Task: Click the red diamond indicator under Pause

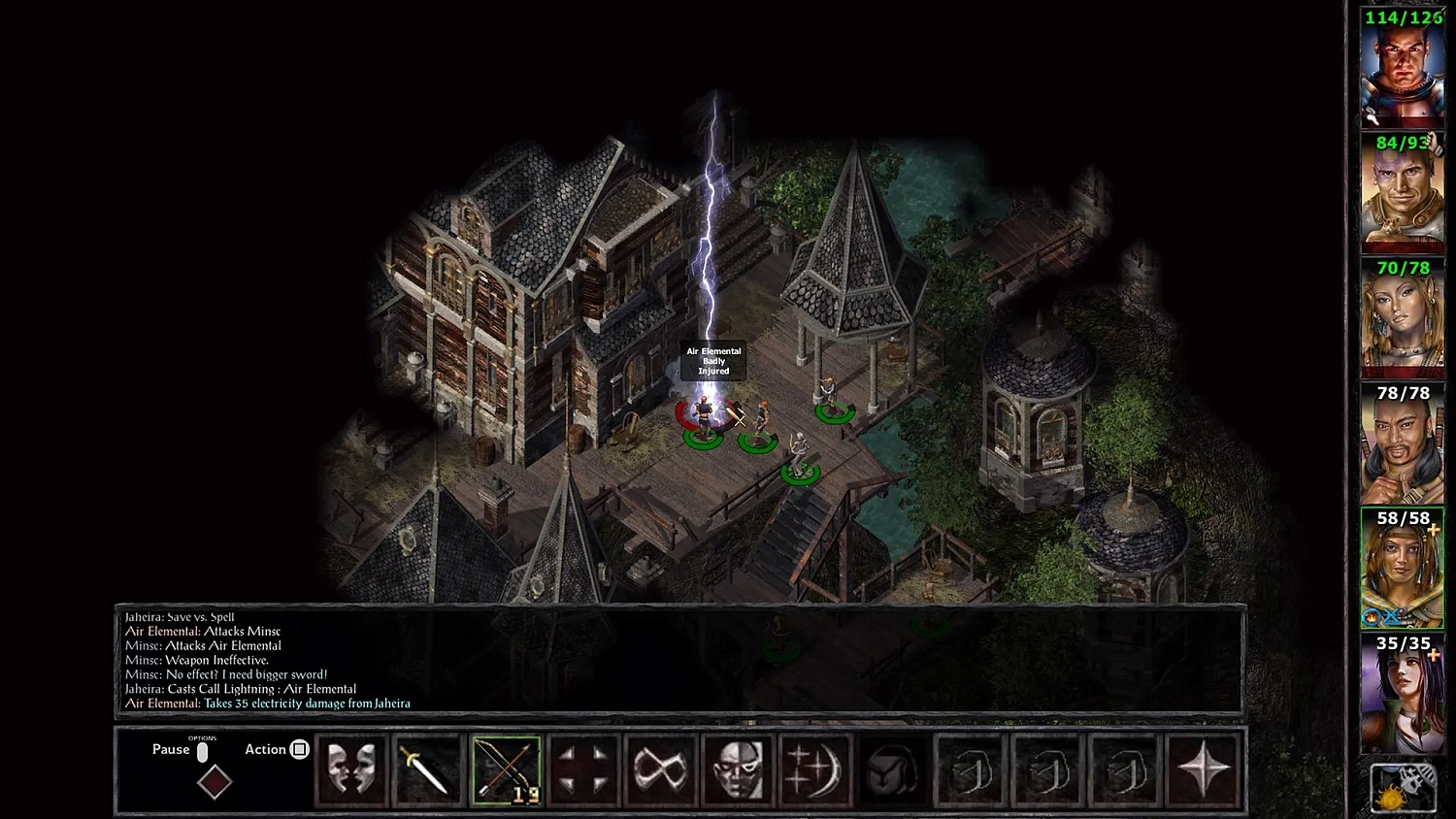Action: pyautogui.click(x=215, y=782)
